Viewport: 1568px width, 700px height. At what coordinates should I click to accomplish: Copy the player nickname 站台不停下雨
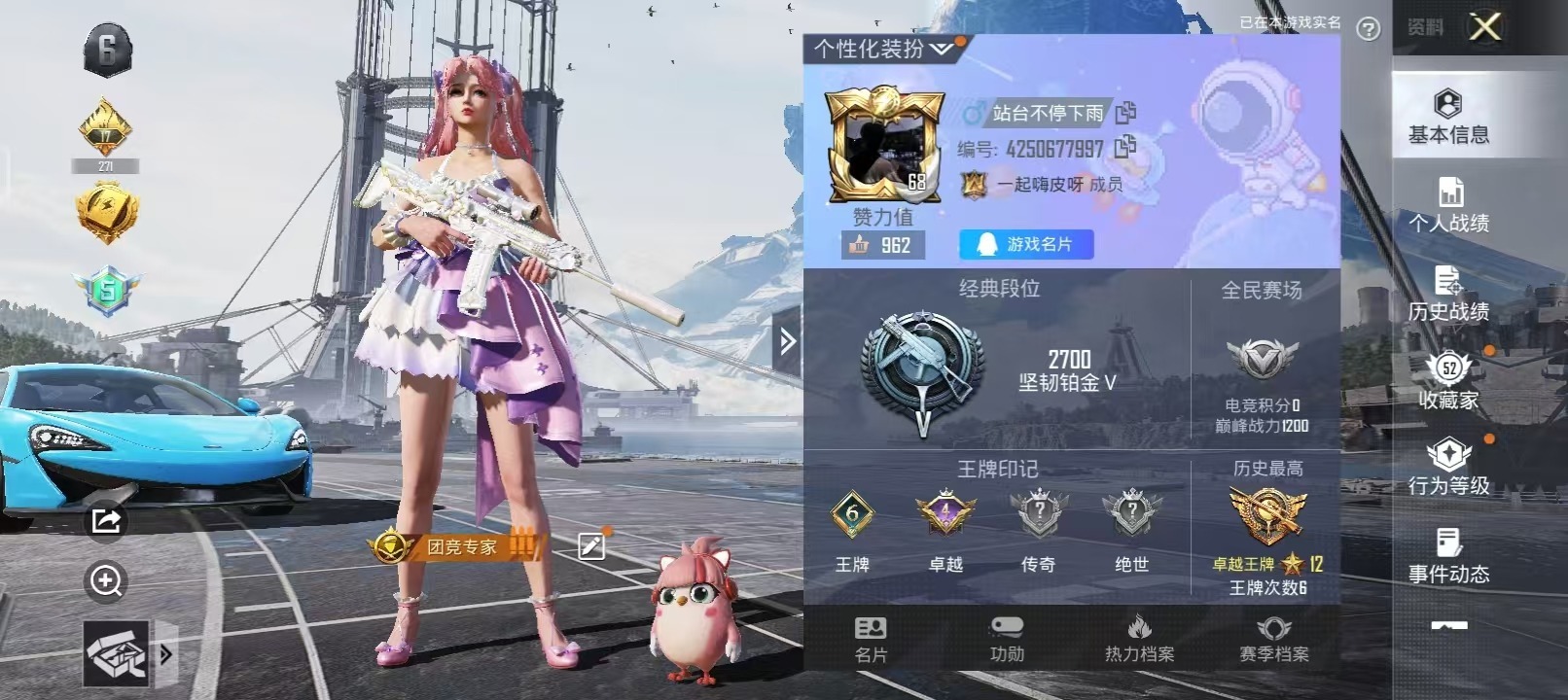click(1125, 113)
